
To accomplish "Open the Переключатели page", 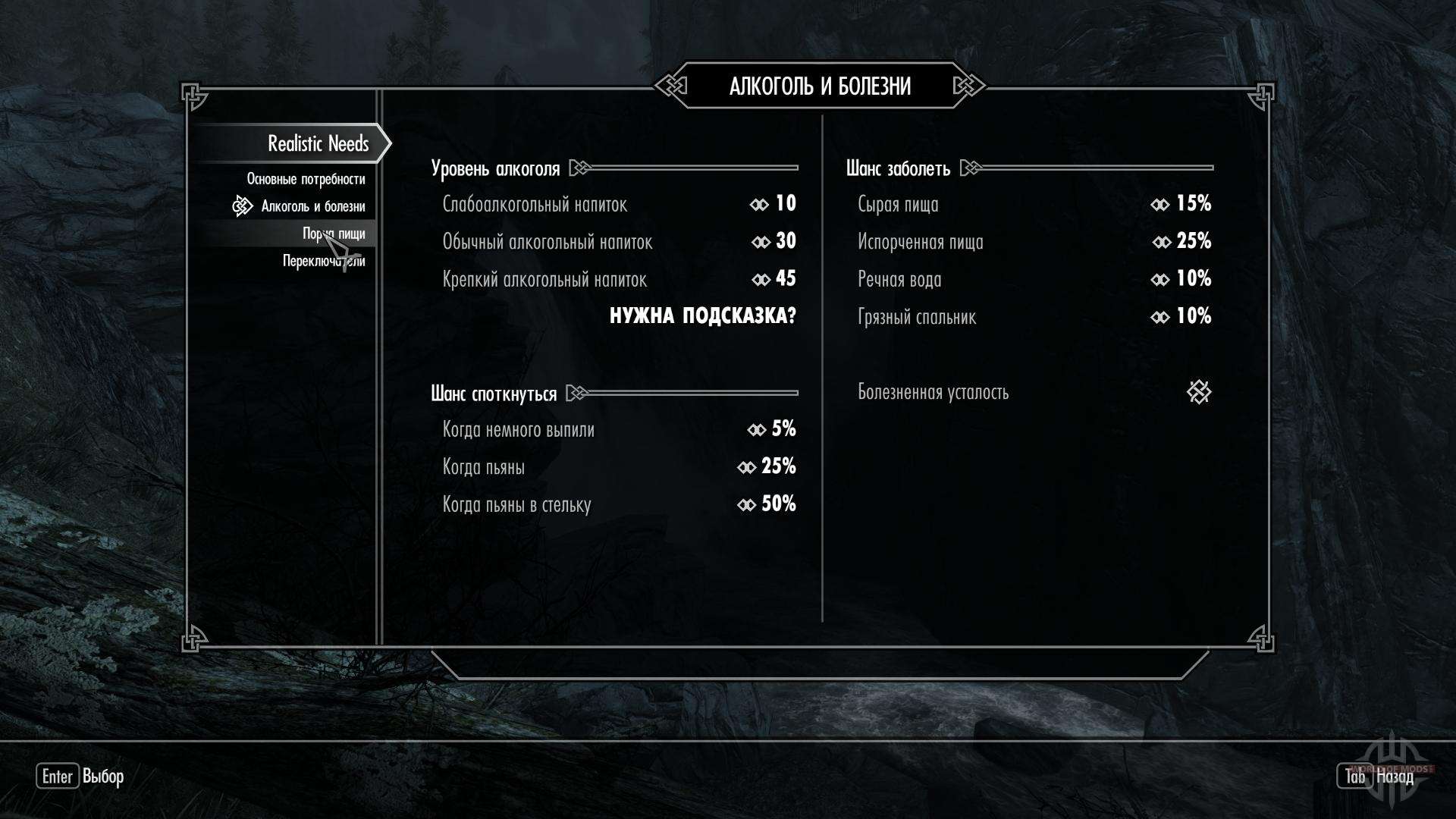I will click(x=324, y=261).
